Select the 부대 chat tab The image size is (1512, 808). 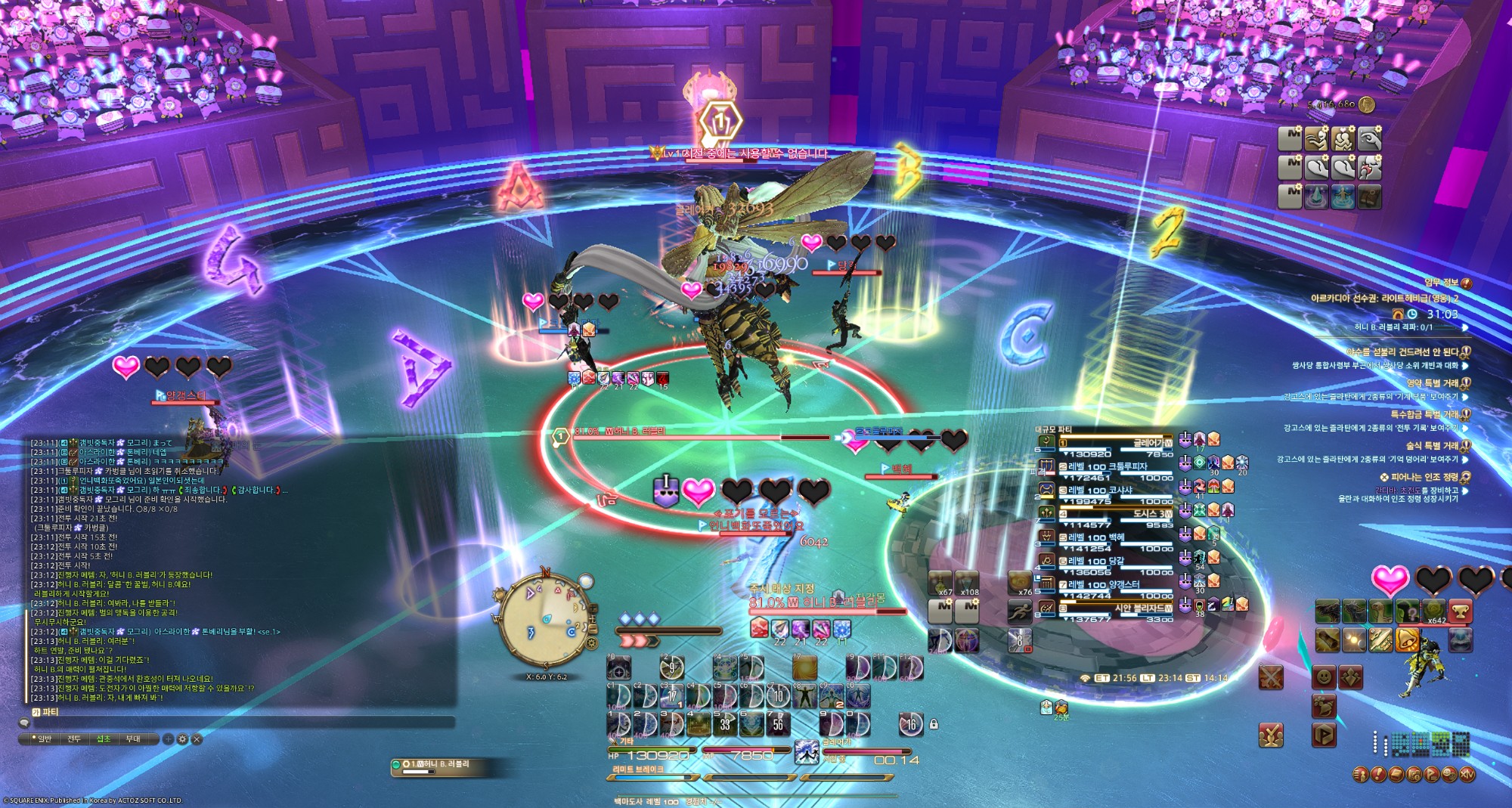pyautogui.click(x=133, y=739)
